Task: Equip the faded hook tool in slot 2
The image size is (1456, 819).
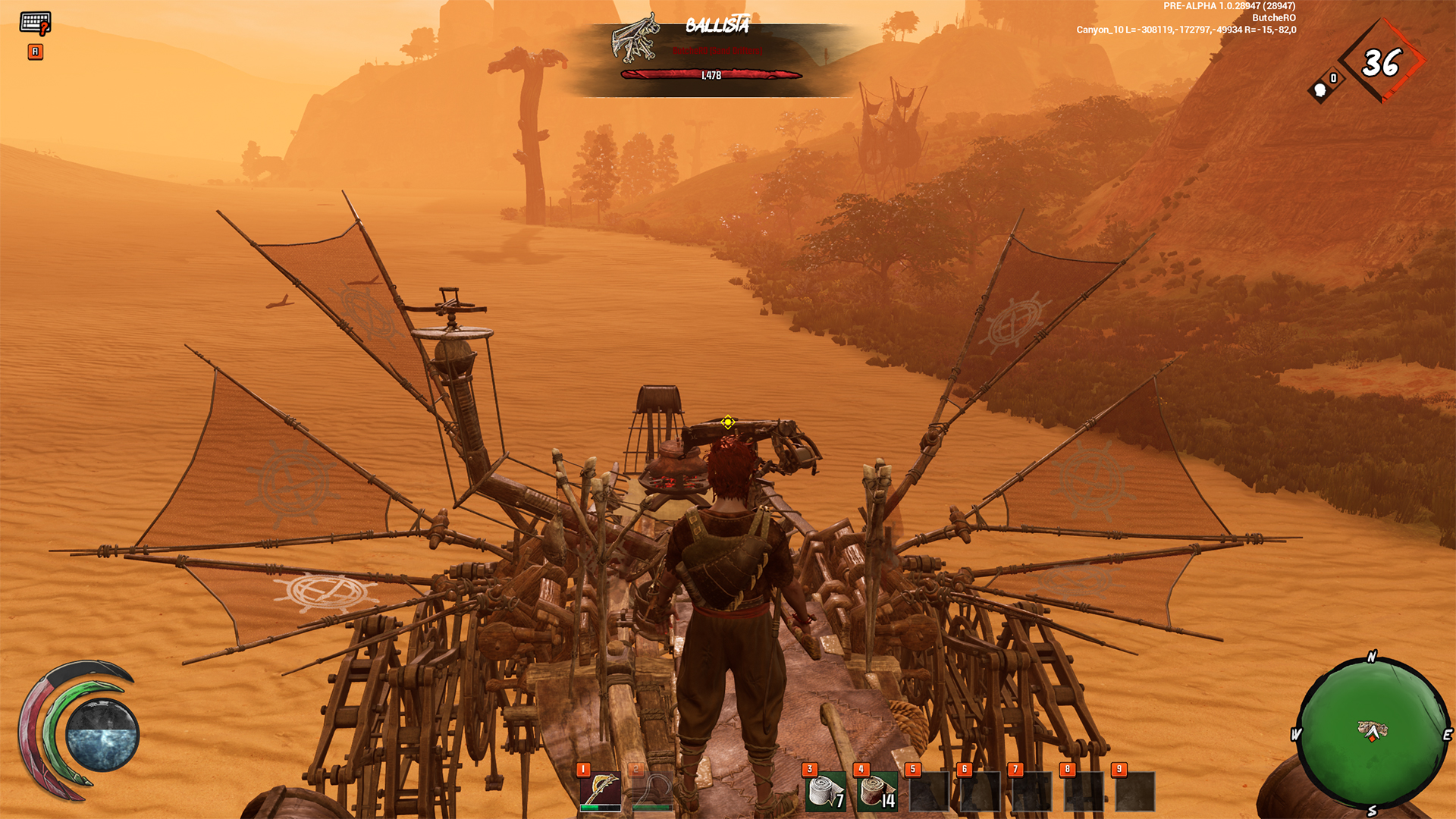Action: tap(652, 791)
